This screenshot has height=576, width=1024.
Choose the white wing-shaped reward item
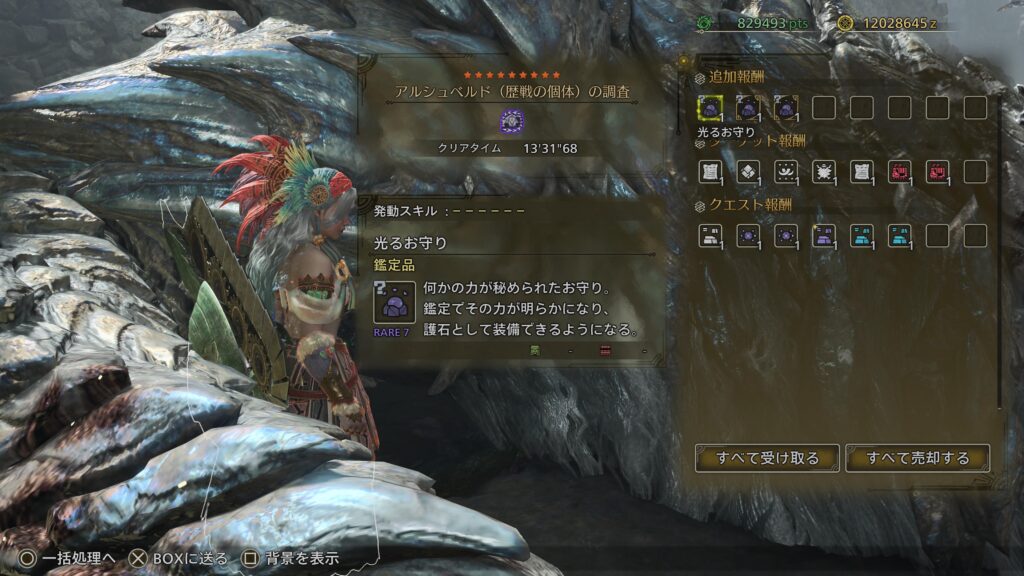pos(786,171)
